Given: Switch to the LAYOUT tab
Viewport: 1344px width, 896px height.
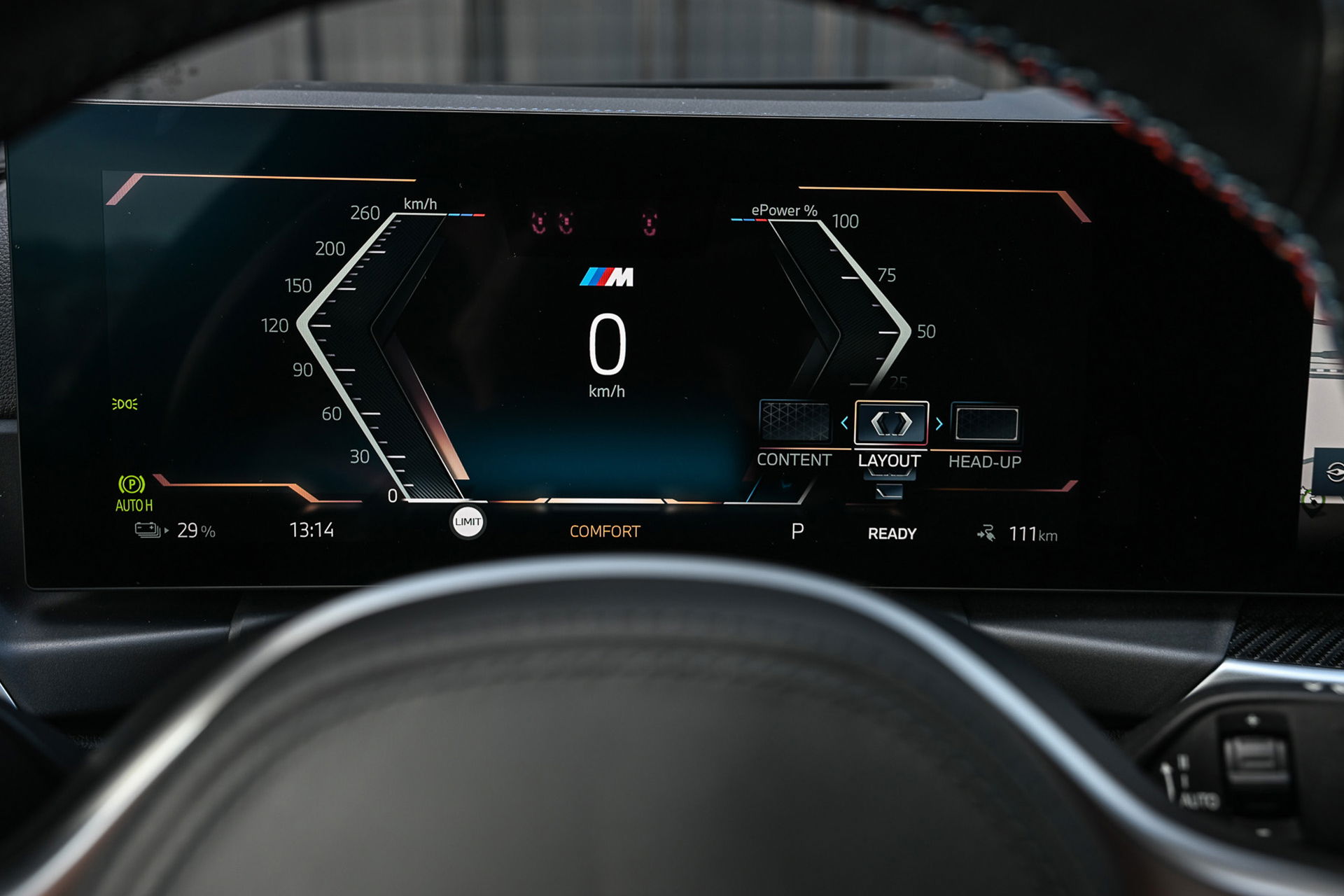Looking at the screenshot, I should pyautogui.click(x=889, y=461).
